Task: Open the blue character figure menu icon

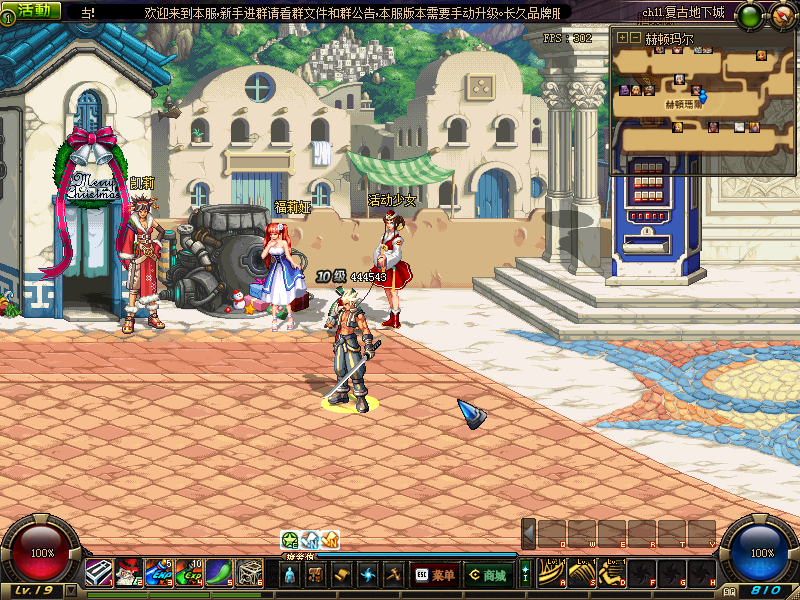Action: point(290,575)
